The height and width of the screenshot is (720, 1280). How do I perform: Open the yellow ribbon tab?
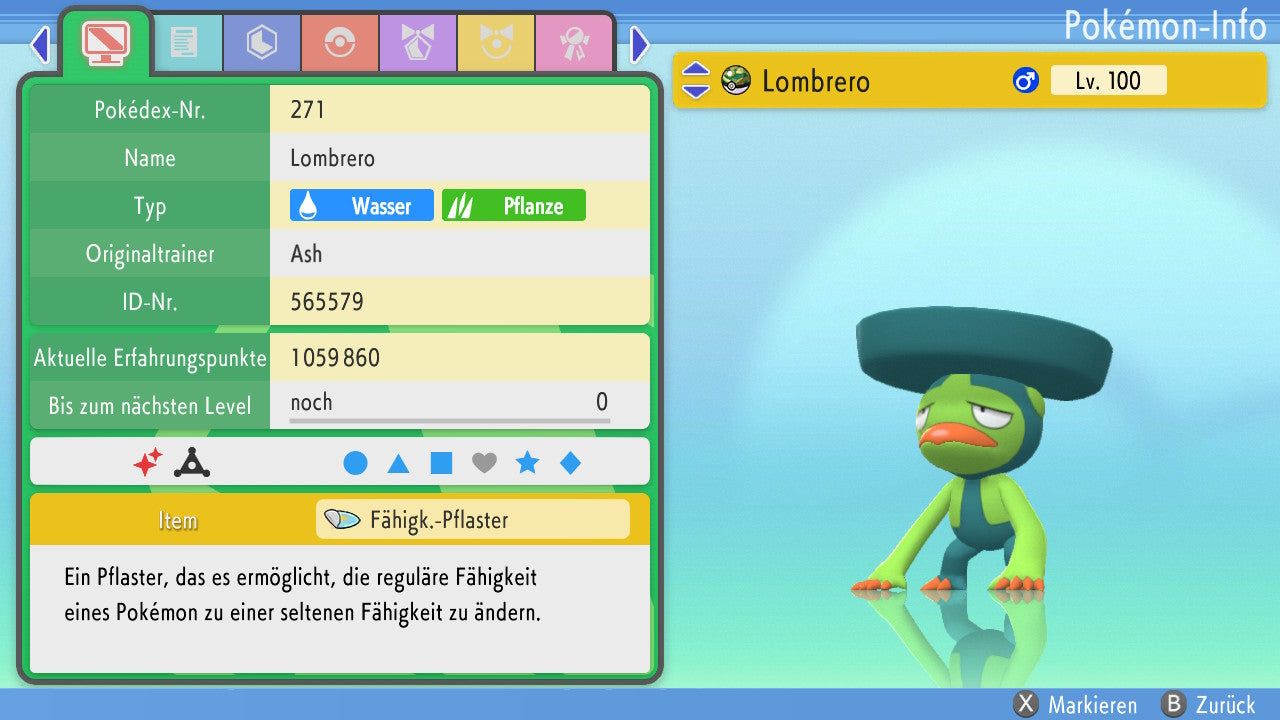(x=495, y=43)
